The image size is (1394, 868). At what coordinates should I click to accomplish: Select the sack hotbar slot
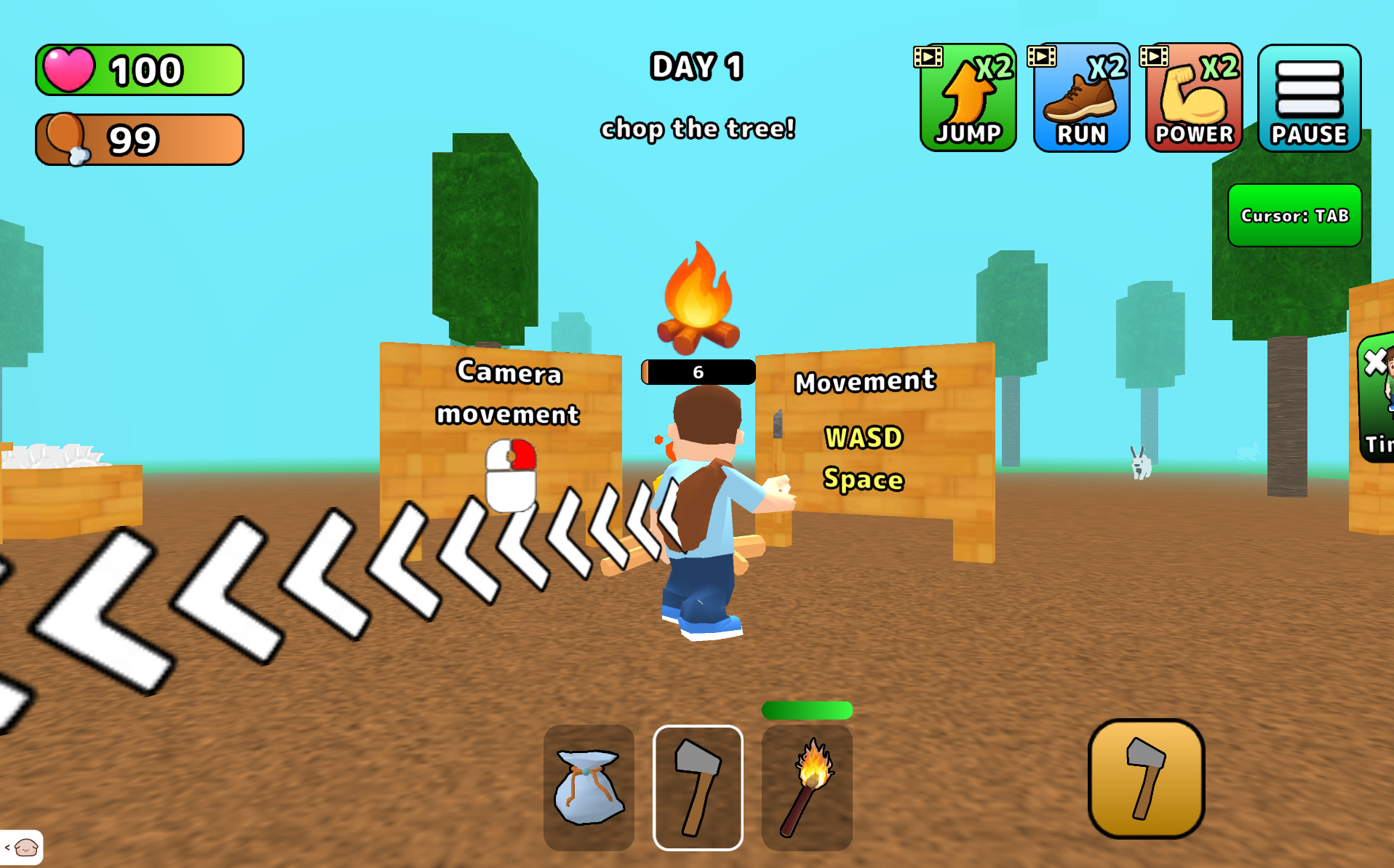[x=589, y=787]
